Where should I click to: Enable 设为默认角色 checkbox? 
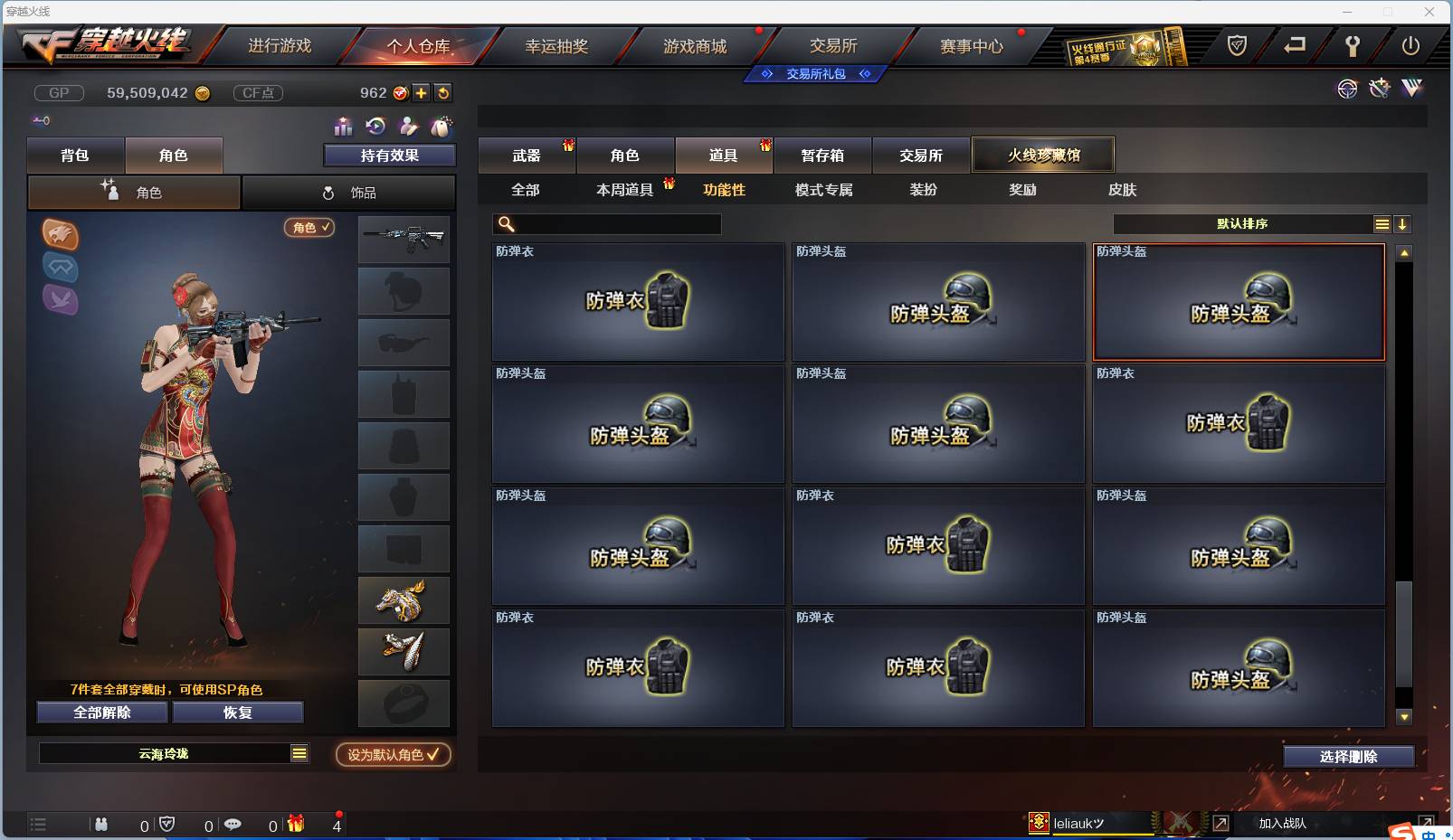[393, 755]
